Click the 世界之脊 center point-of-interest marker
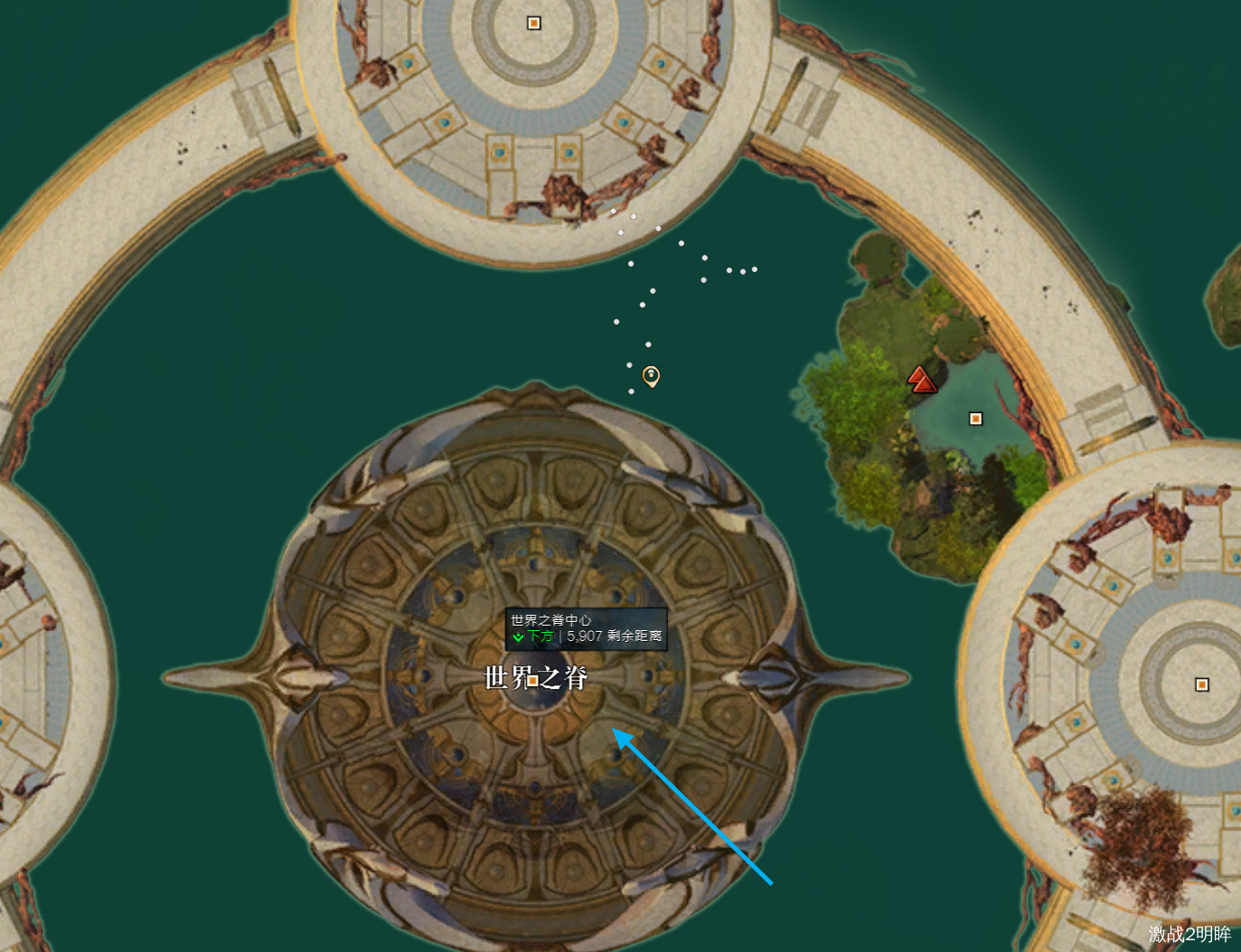1241x952 pixels. (533, 680)
